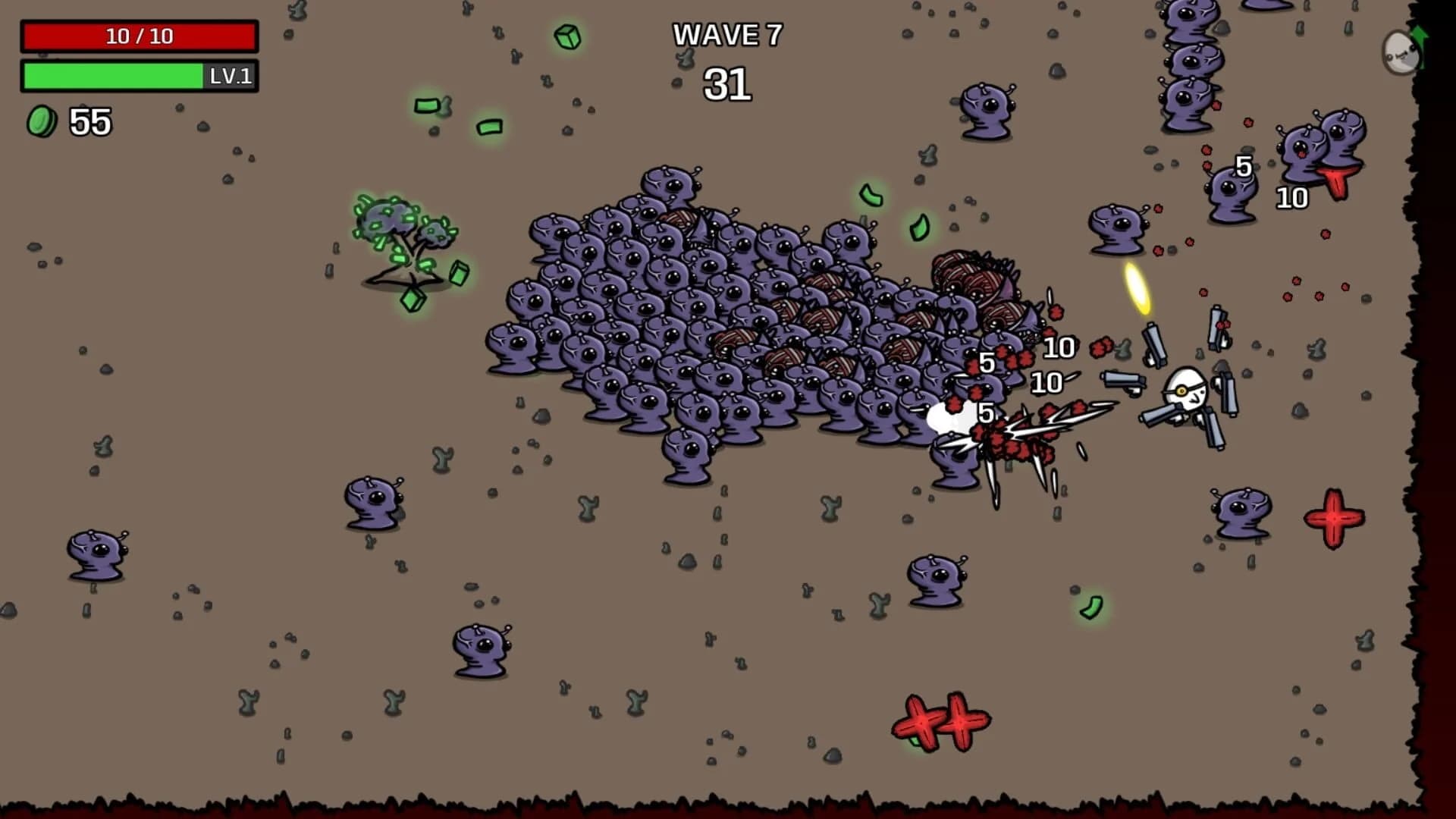The width and height of the screenshot is (1456, 819).
Task: Expand the WAVE 7 header text
Action: [x=727, y=36]
